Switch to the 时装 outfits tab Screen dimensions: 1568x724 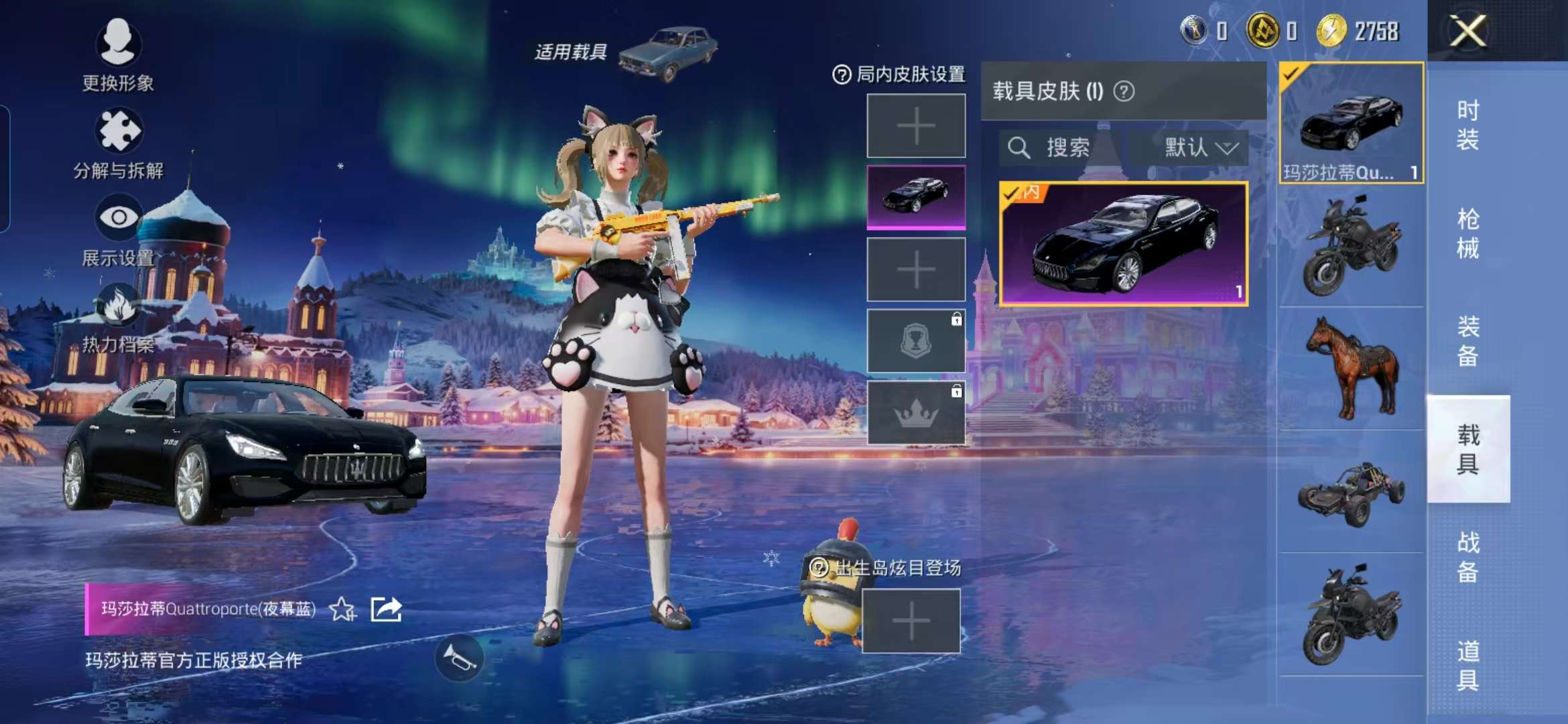[x=1467, y=125]
